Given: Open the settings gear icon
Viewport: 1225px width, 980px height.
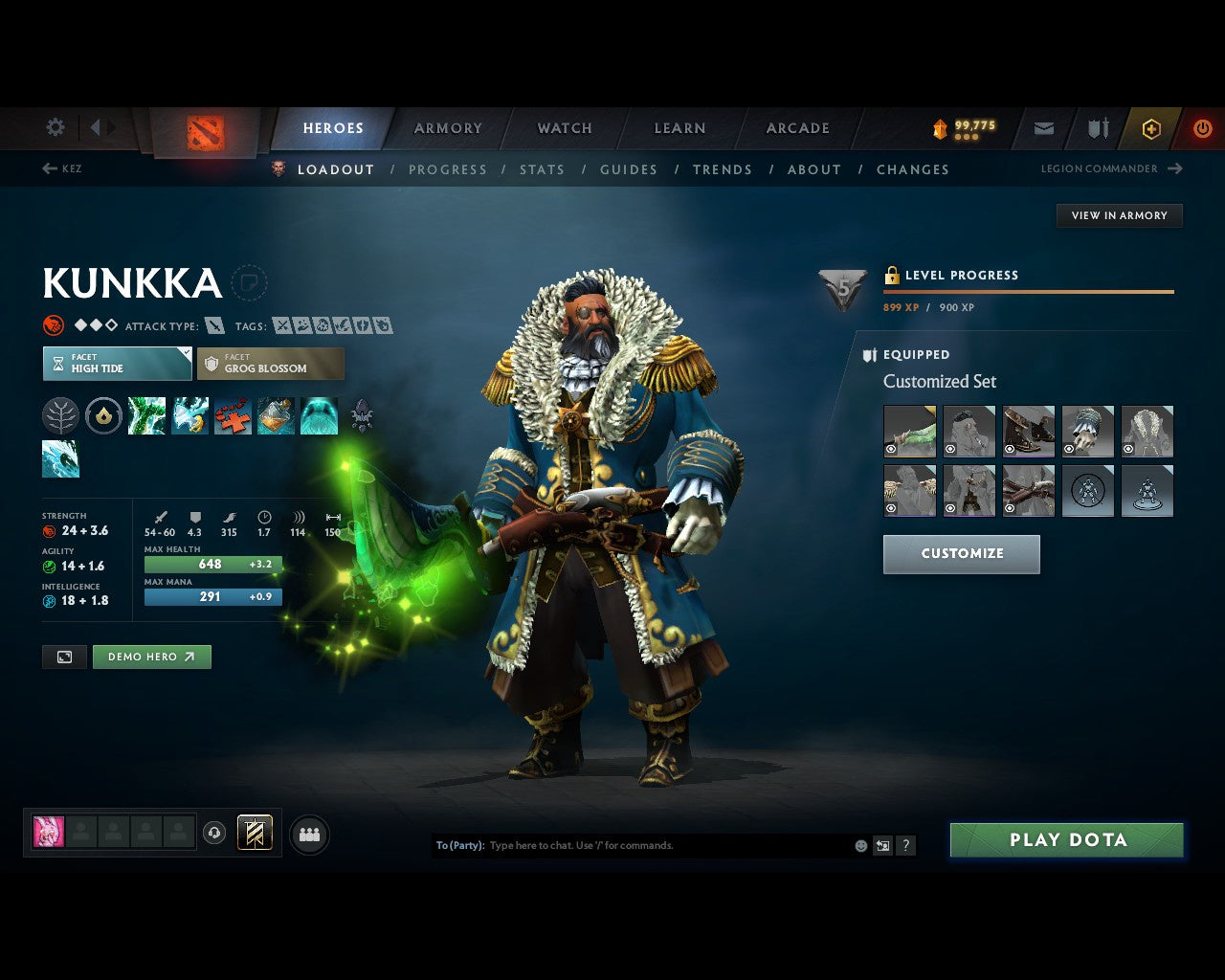Looking at the screenshot, I should tap(55, 126).
